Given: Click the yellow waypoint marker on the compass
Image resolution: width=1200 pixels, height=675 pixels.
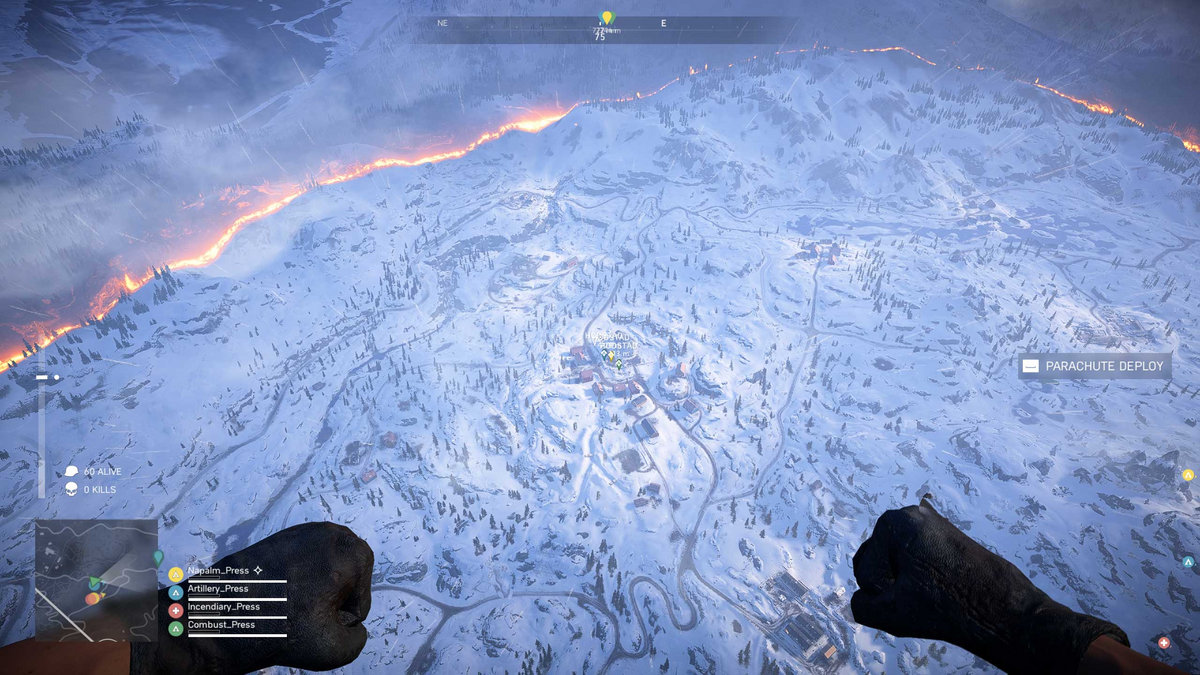Looking at the screenshot, I should click(606, 17).
